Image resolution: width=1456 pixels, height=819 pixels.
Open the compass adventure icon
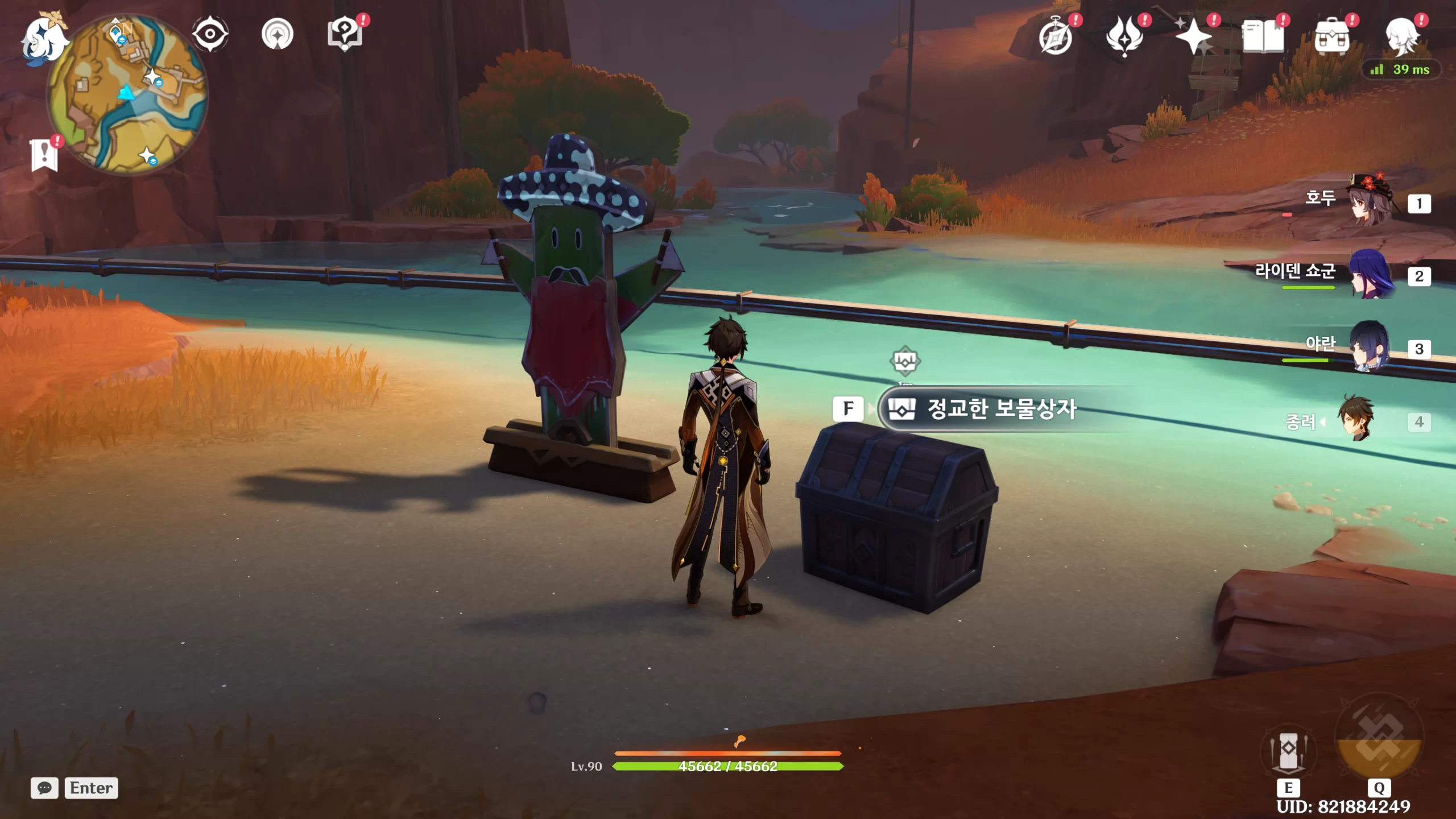tap(1056, 38)
